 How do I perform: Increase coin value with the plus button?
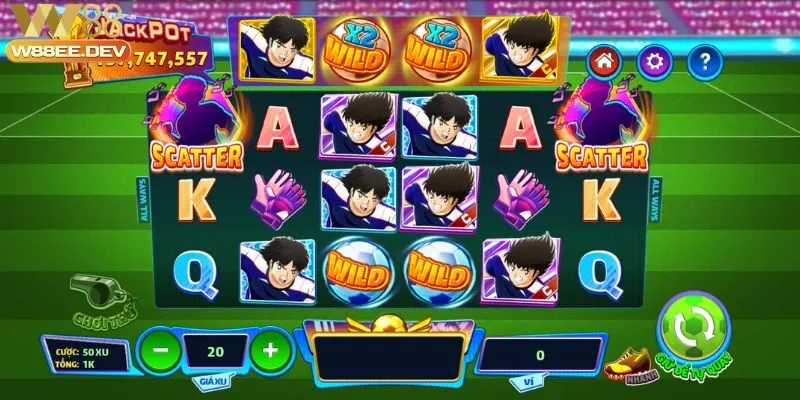[267, 351]
